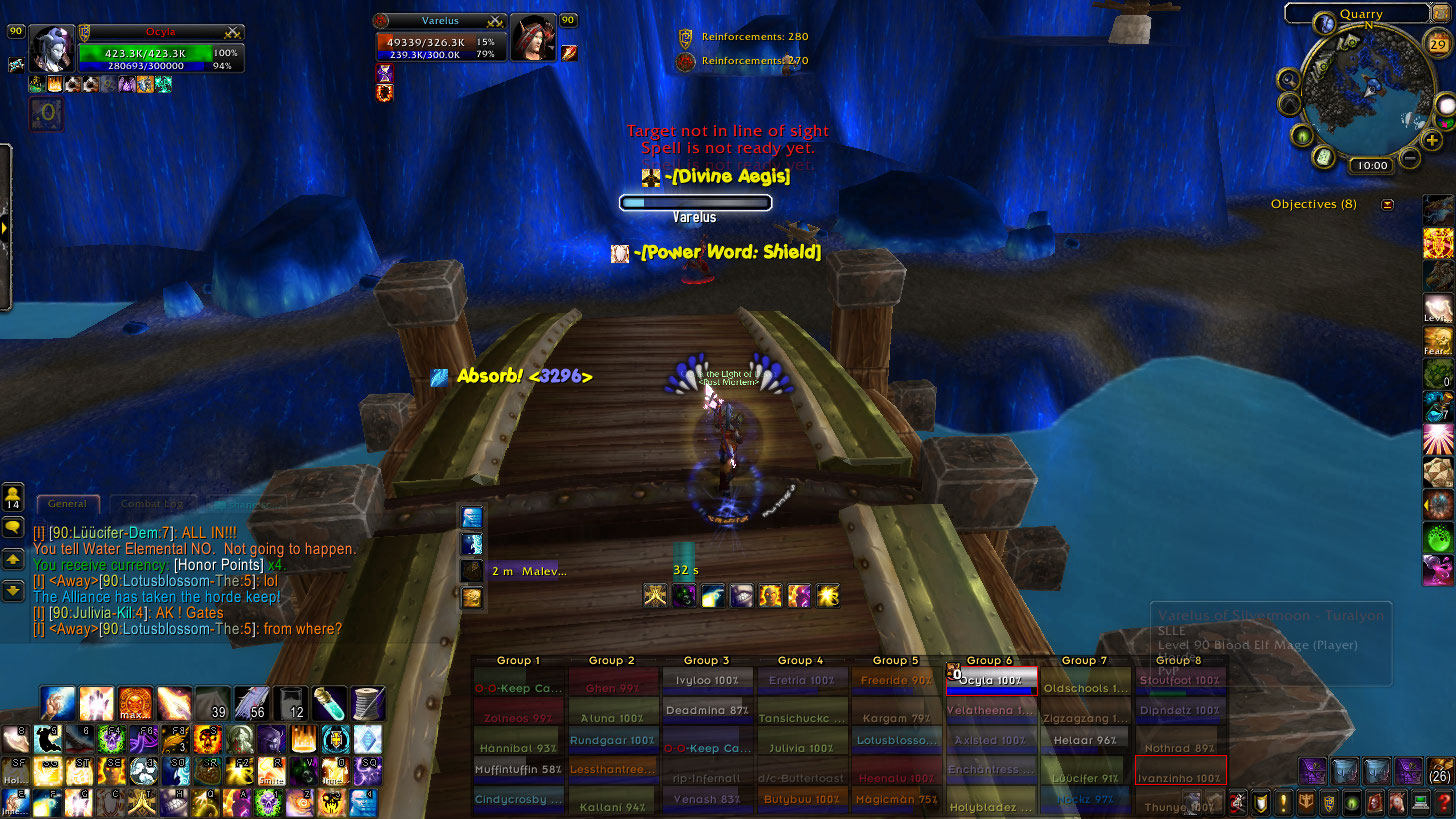Click Varelus's target portrait

pos(532,37)
